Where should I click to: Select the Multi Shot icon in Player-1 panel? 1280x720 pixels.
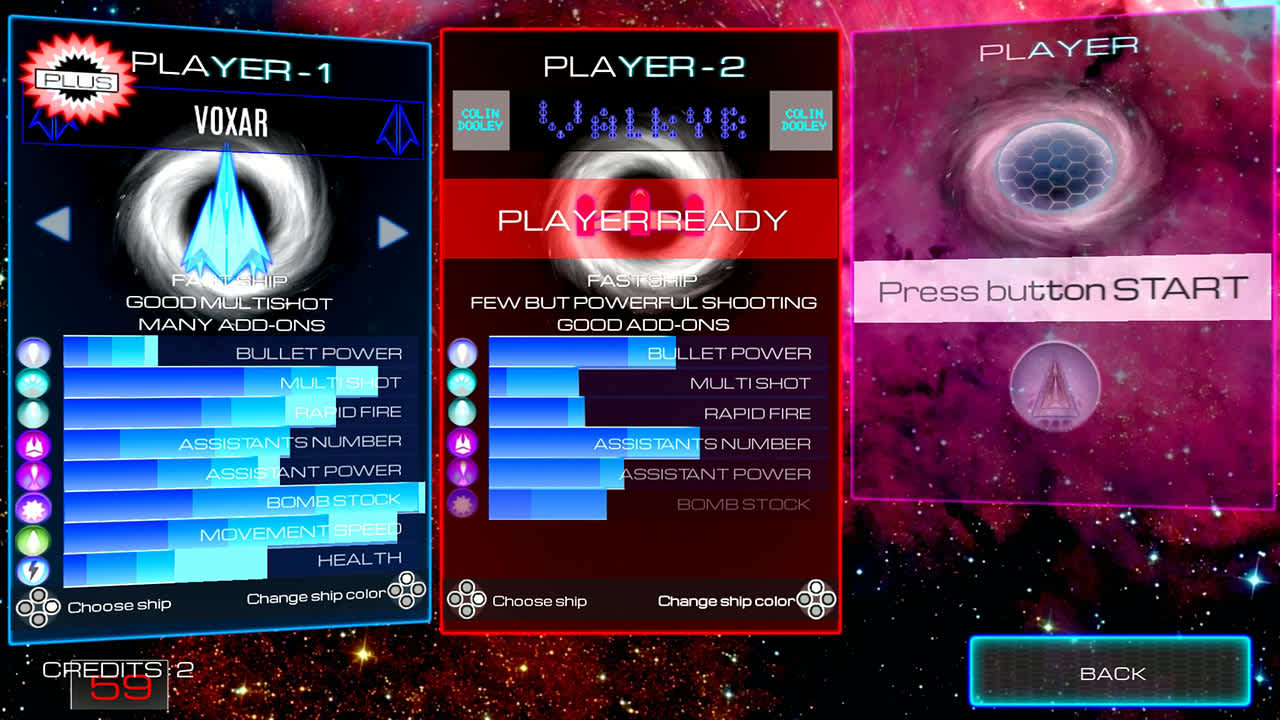click(x=31, y=381)
